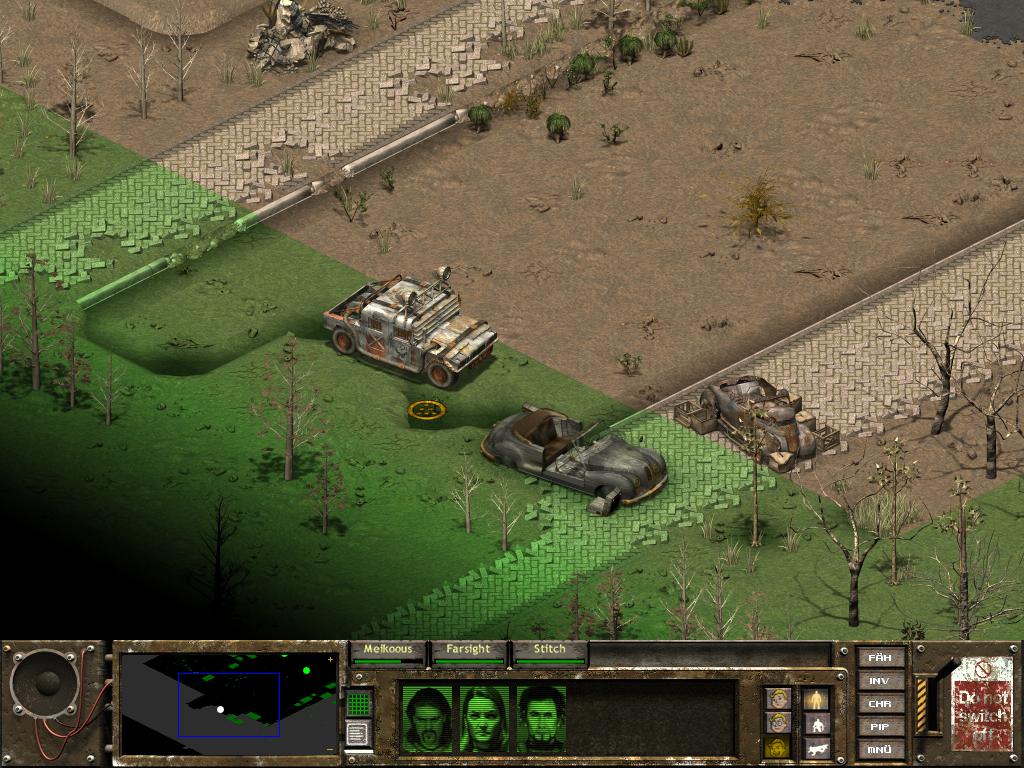Set standing stance icon
The height and width of the screenshot is (768, 1024).
(x=818, y=698)
